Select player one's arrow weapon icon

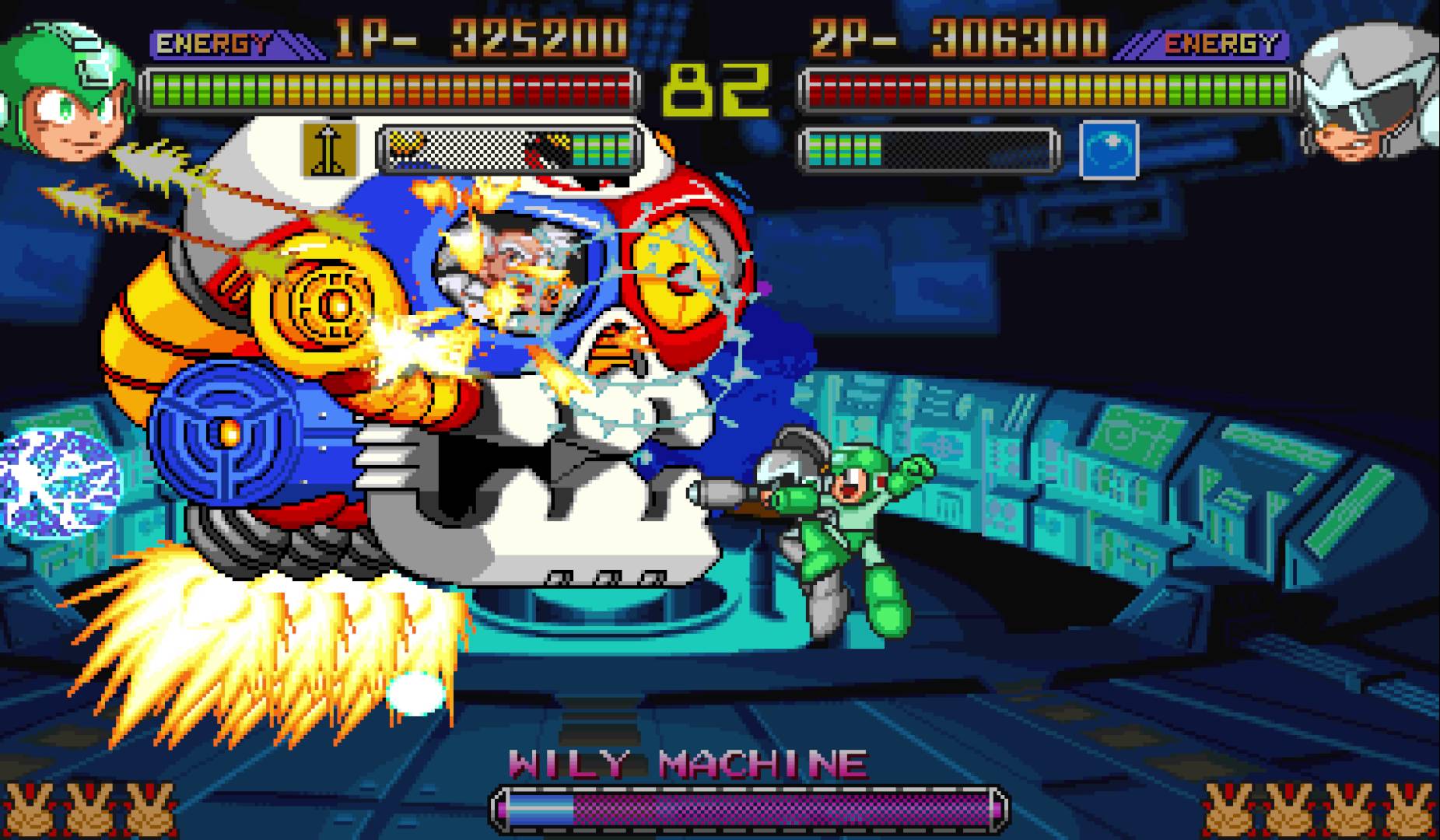click(x=329, y=148)
